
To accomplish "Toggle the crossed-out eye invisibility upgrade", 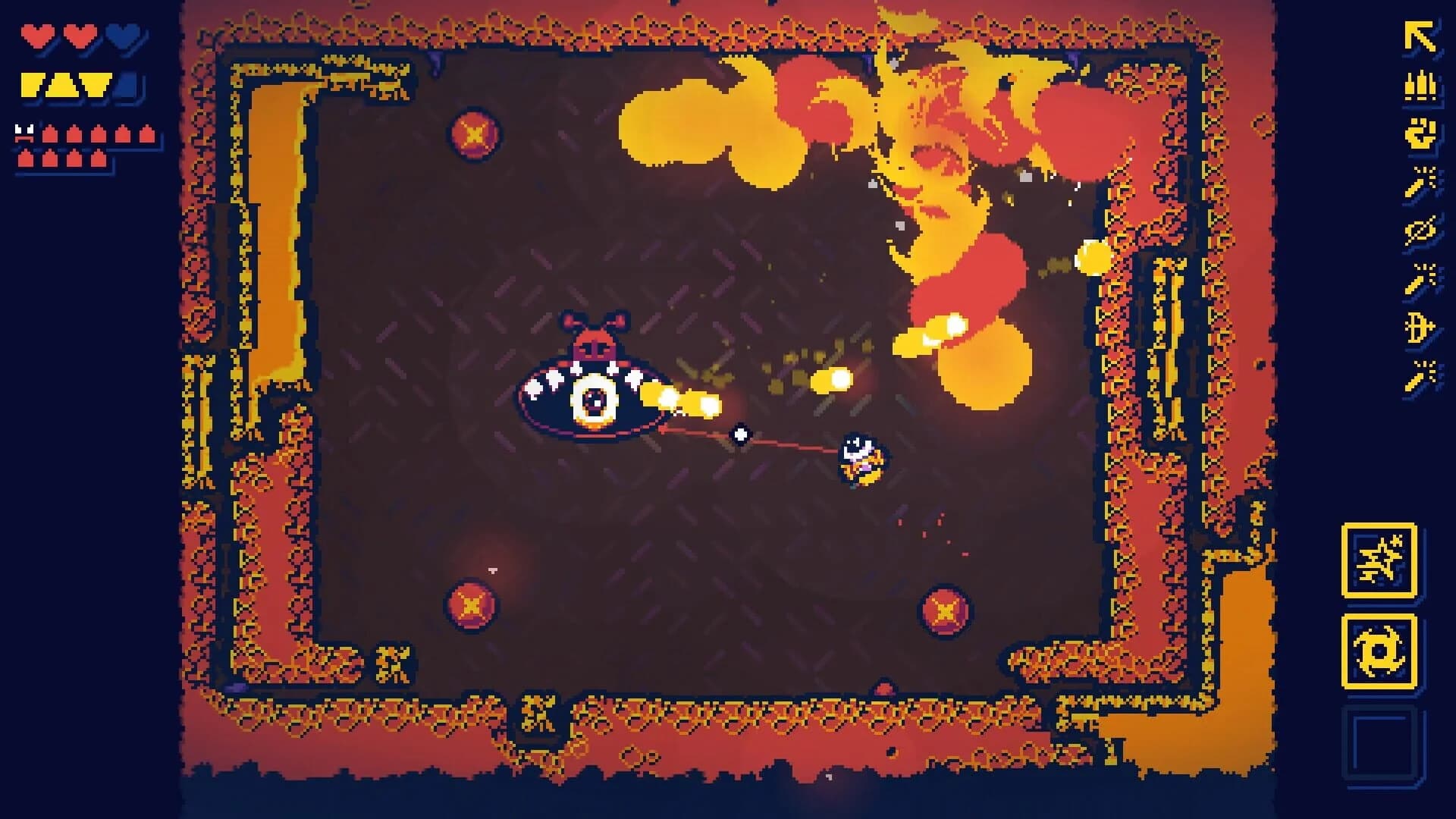I will point(1419,230).
